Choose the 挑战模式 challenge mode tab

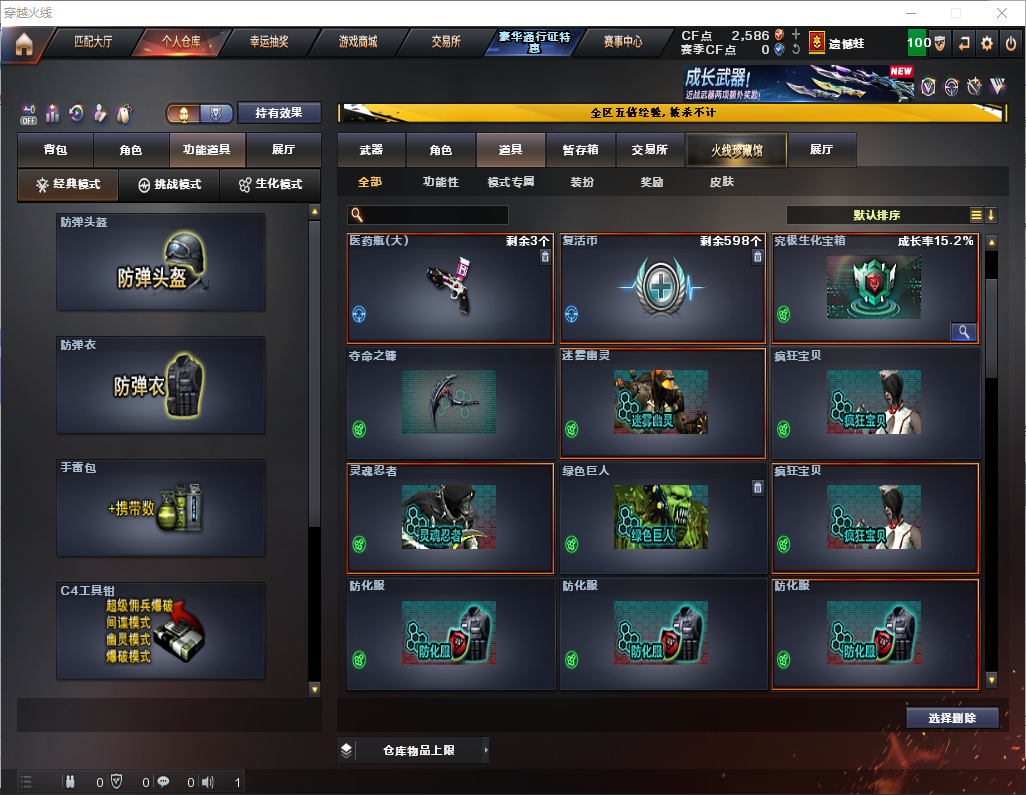pyautogui.click(x=170, y=185)
